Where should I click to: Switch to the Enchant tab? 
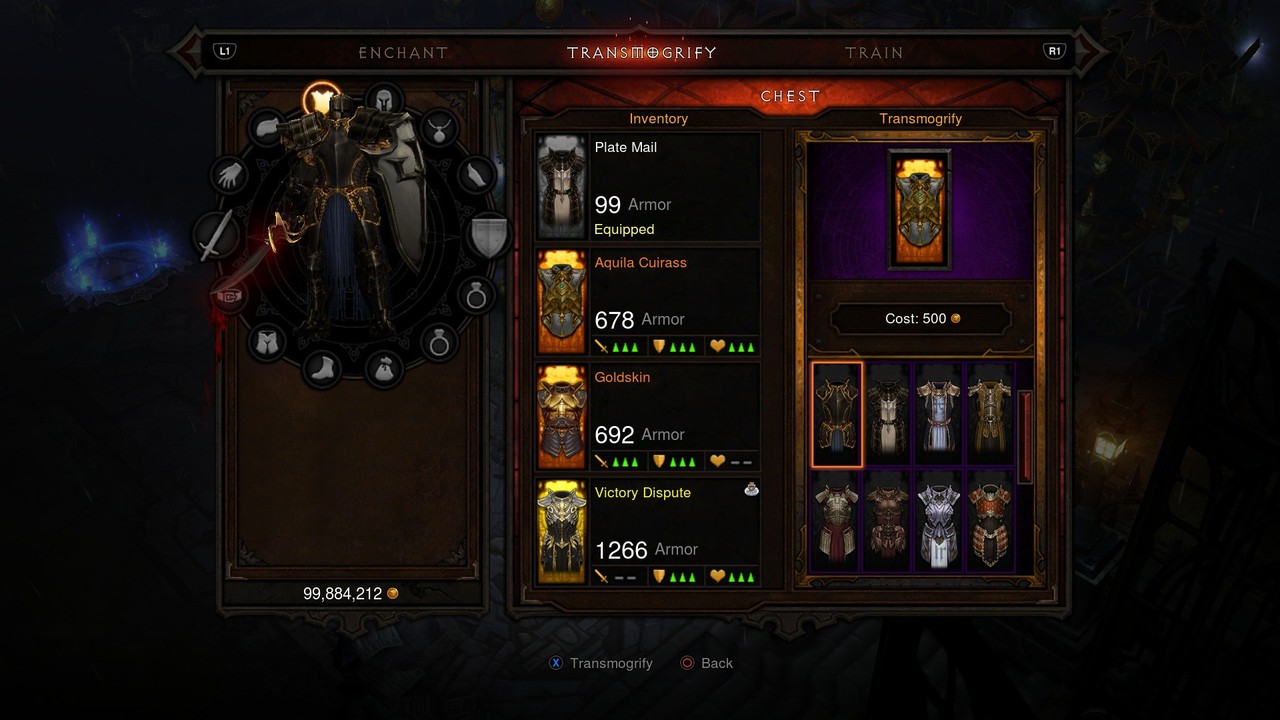click(x=403, y=52)
